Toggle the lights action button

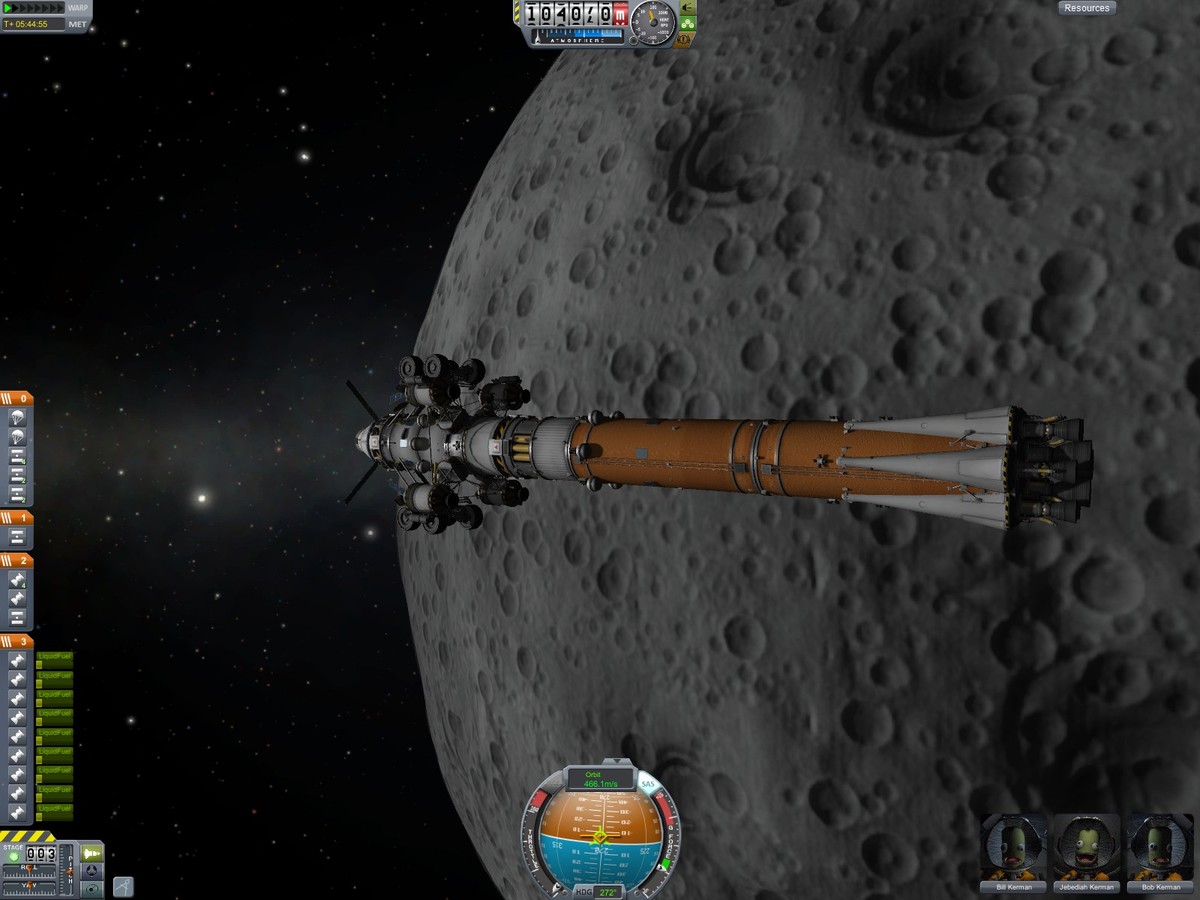687,8
